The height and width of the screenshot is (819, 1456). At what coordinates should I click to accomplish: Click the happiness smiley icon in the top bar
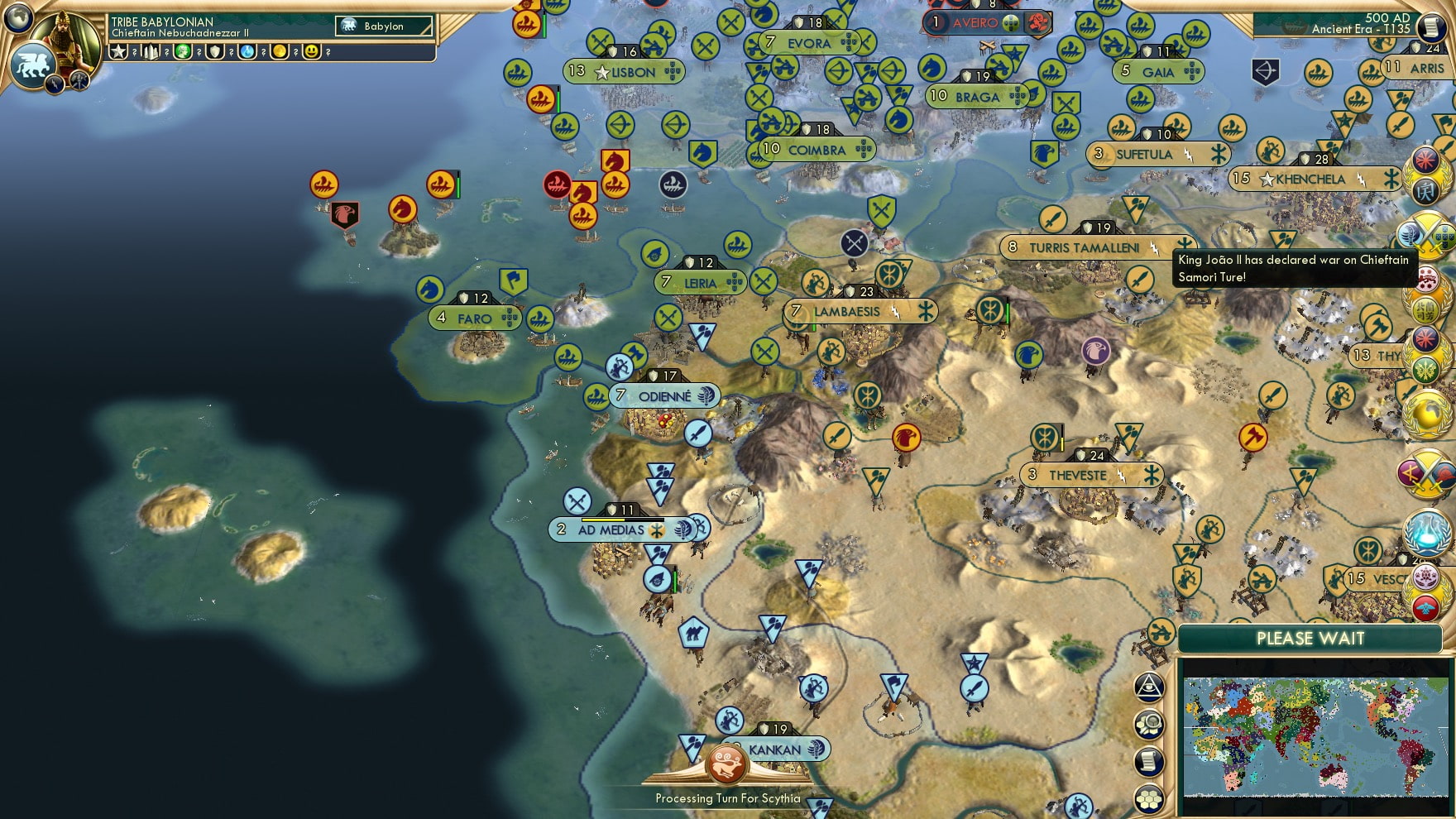(313, 52)
